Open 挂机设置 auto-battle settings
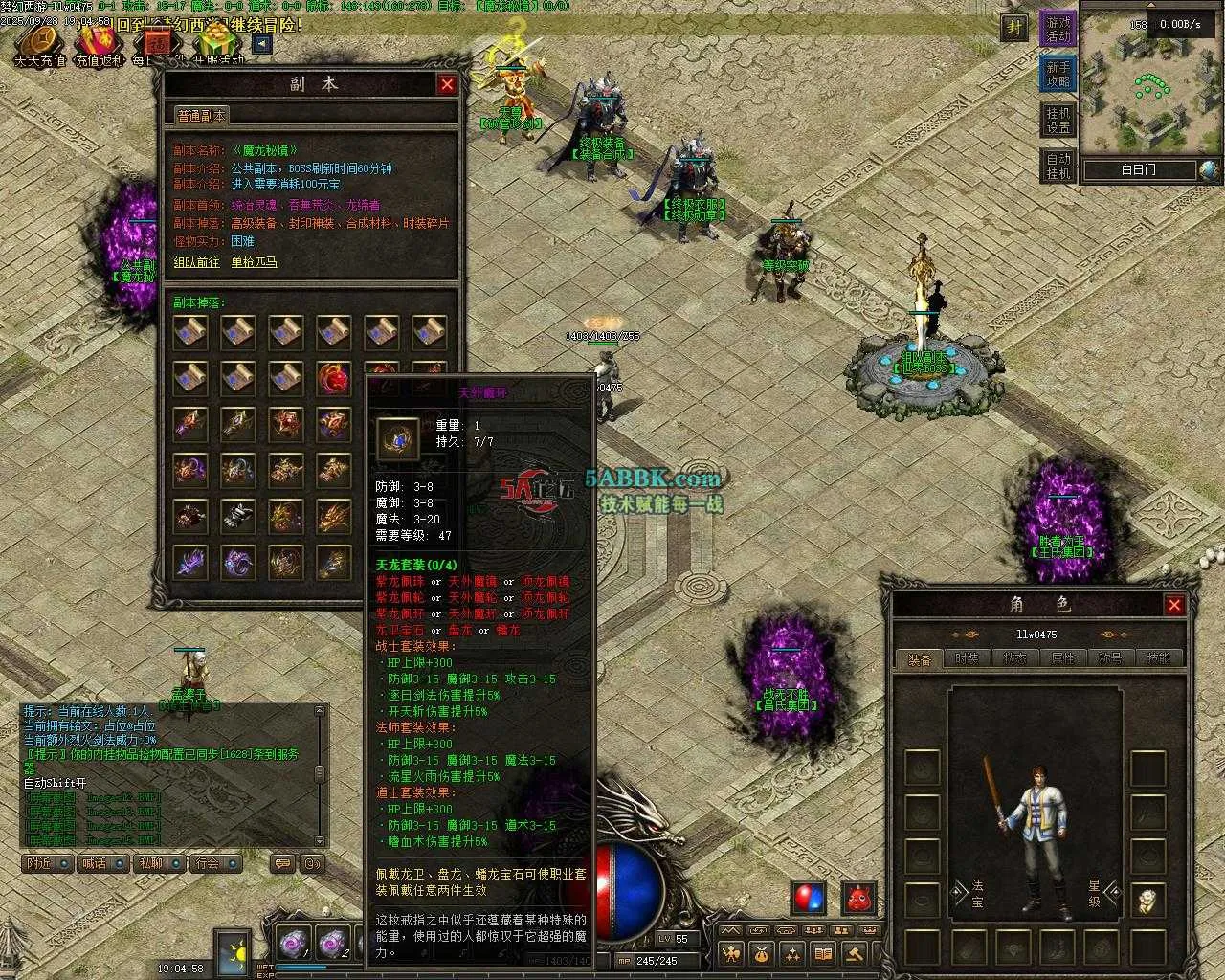The width and height of the screenshot is (1225, 980). coord(1058,121)
